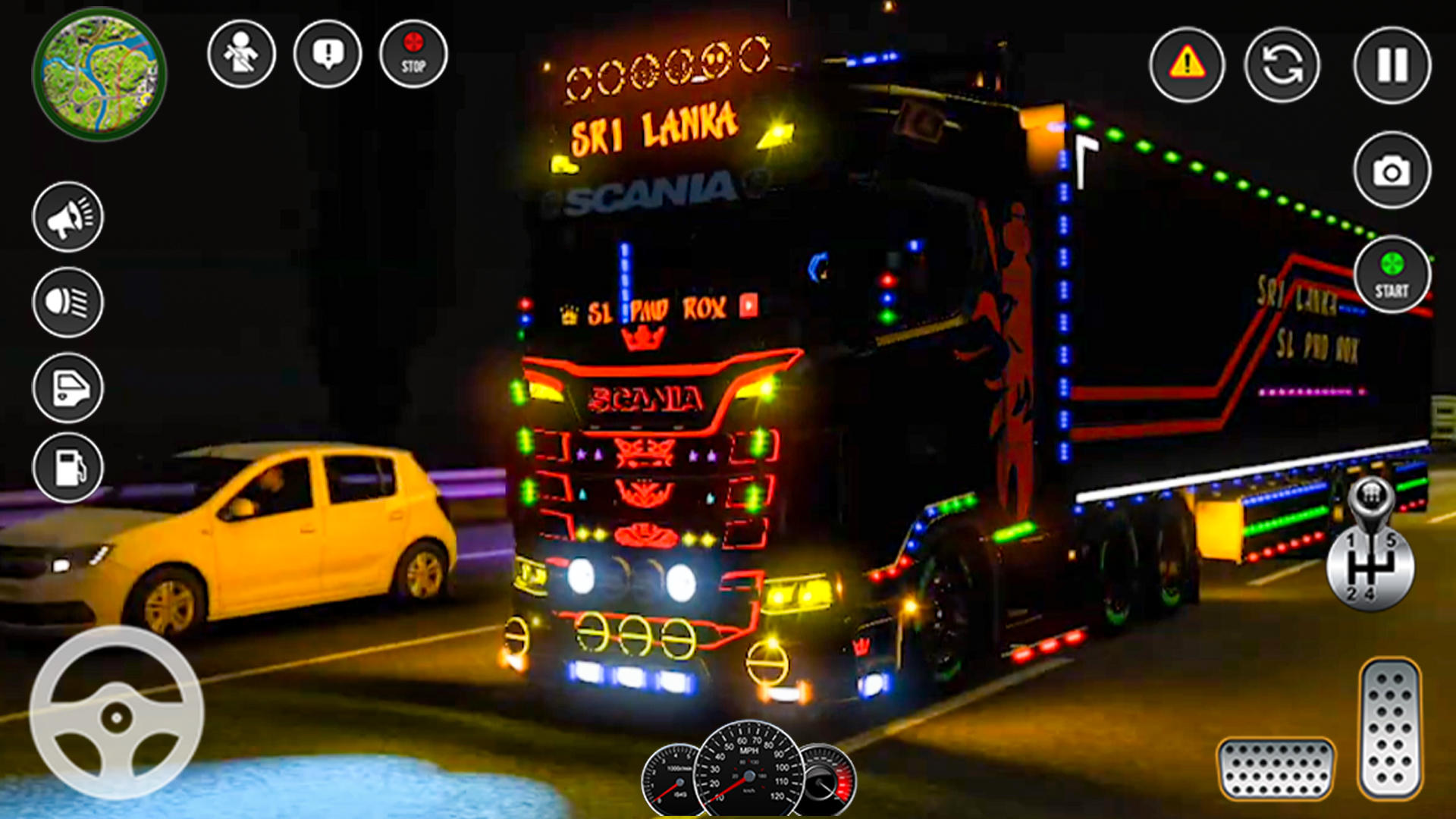This screenshot has height=819, width=1456.
Task: Sound the truck horn
Action: (x=67, y=216)
